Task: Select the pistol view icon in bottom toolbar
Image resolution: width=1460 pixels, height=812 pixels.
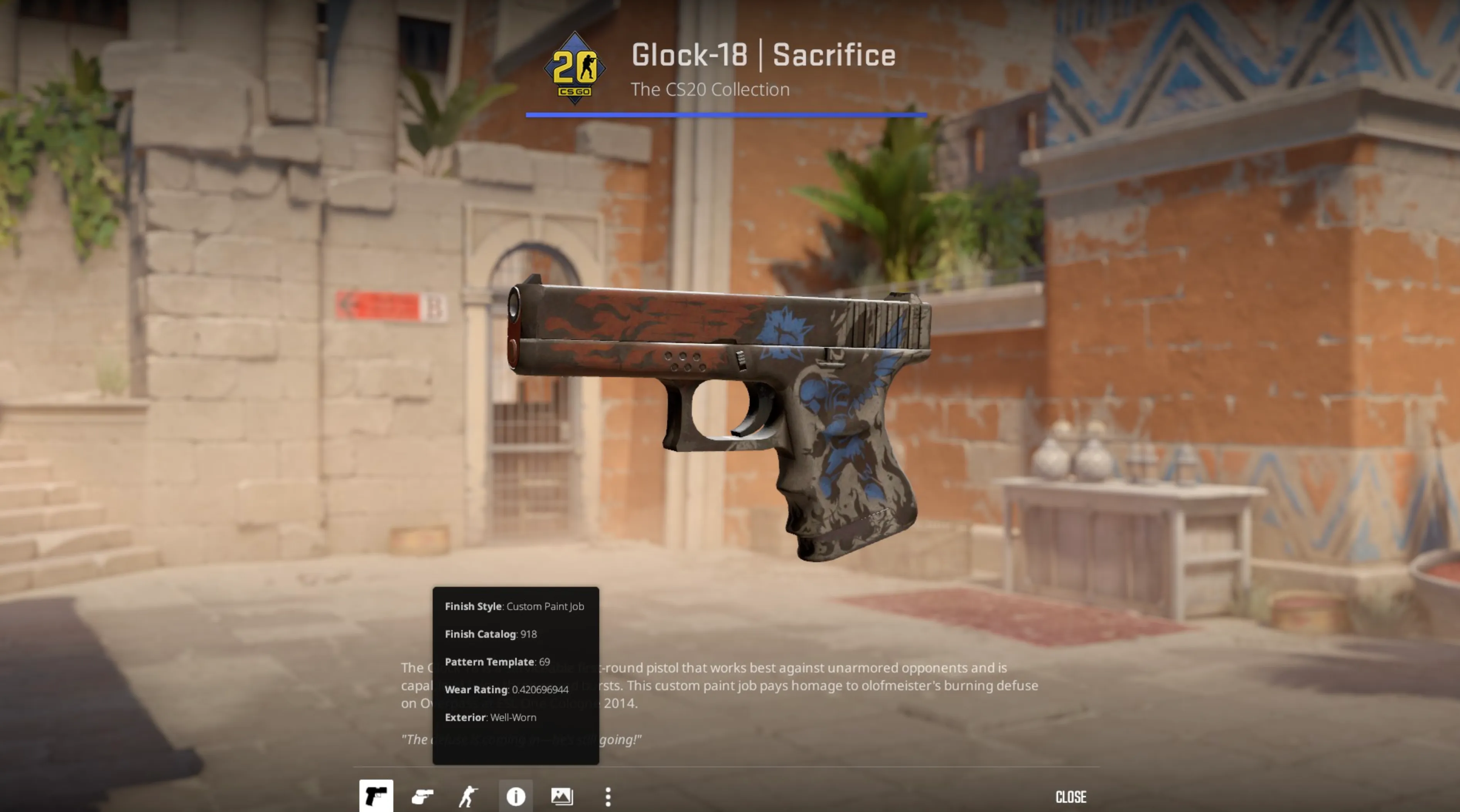Action: coord(376,796)
